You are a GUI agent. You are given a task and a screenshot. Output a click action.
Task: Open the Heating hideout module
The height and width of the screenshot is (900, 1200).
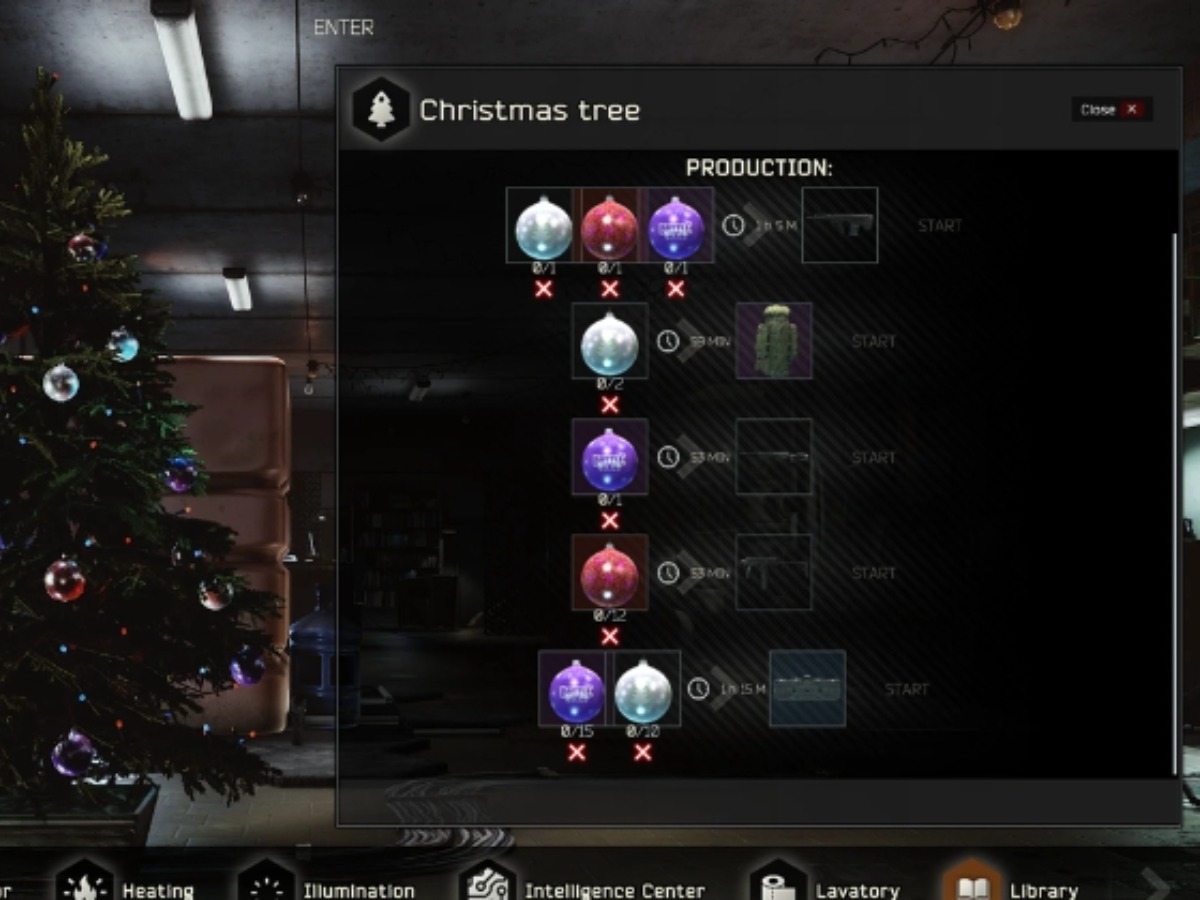(126, 886)
